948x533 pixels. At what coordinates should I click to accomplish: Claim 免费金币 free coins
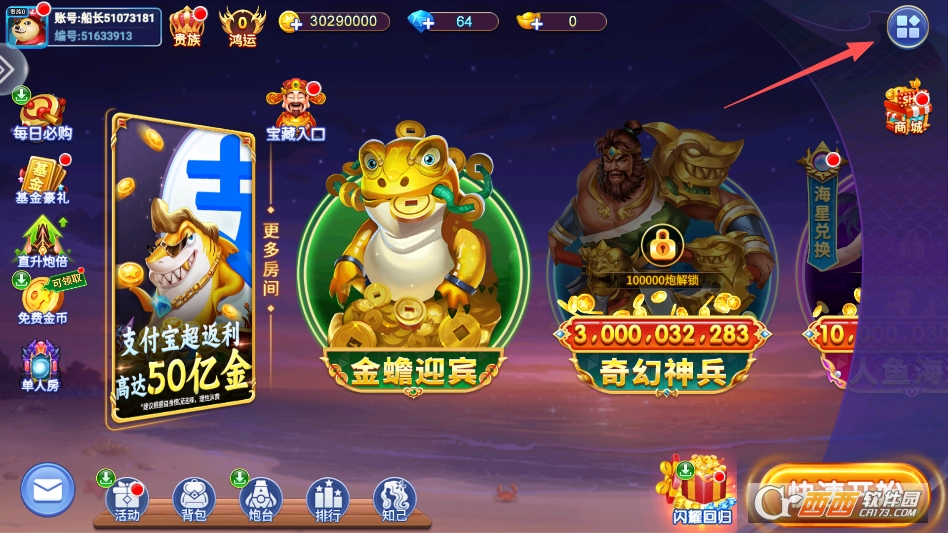click(x=42, y=300)
